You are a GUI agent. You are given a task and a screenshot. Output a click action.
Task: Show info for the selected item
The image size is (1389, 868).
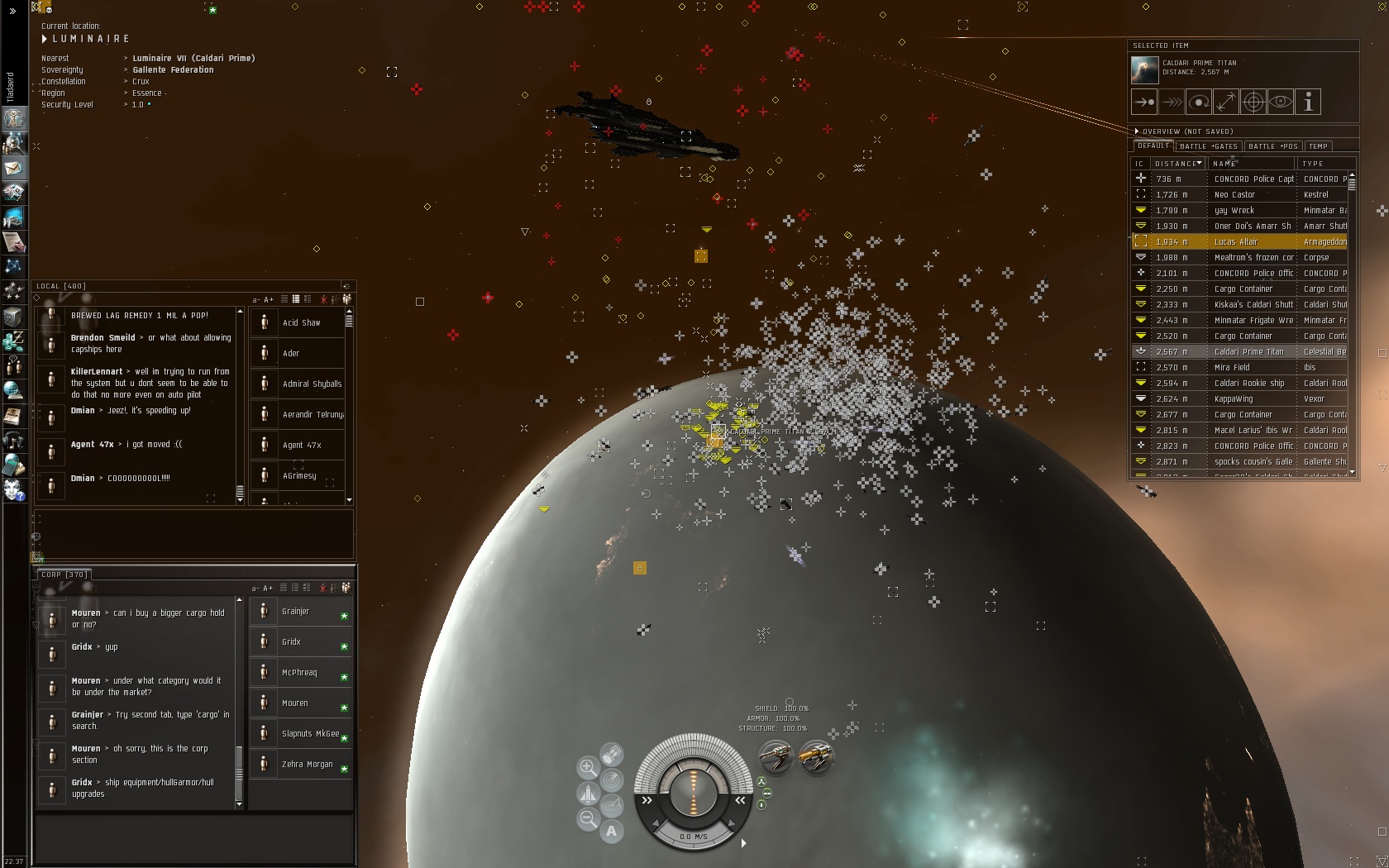1308,103
